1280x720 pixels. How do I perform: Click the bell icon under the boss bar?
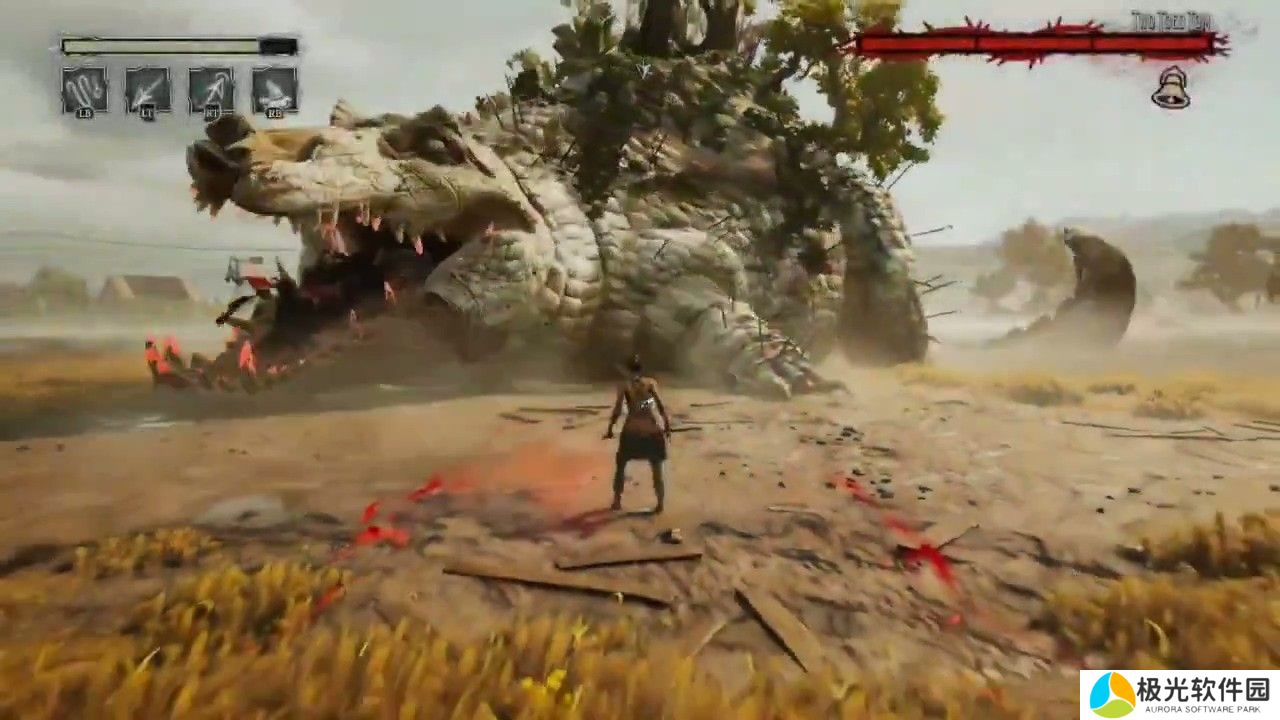point(1170,88)
